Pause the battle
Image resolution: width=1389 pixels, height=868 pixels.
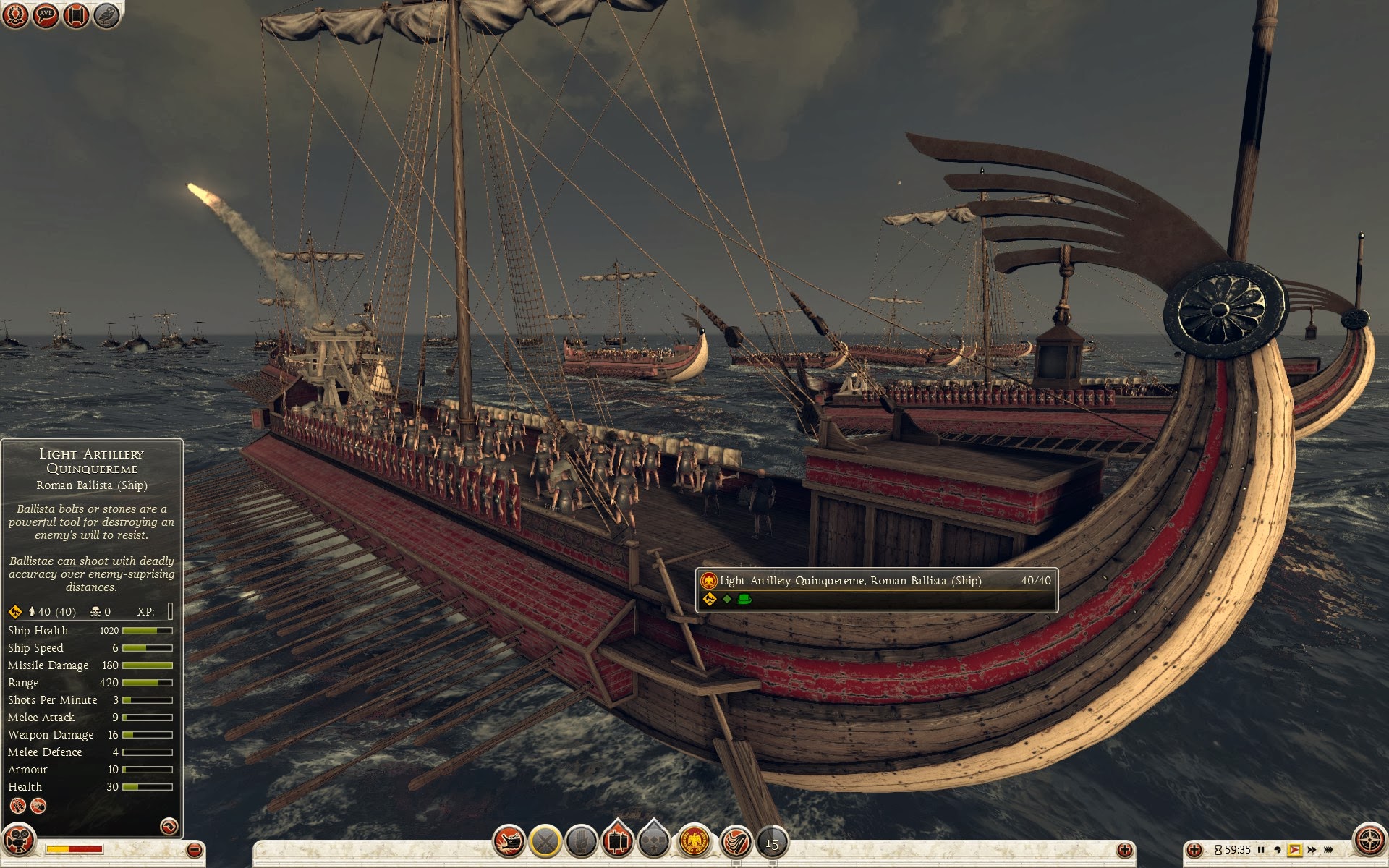click(x=1261, y=850)
